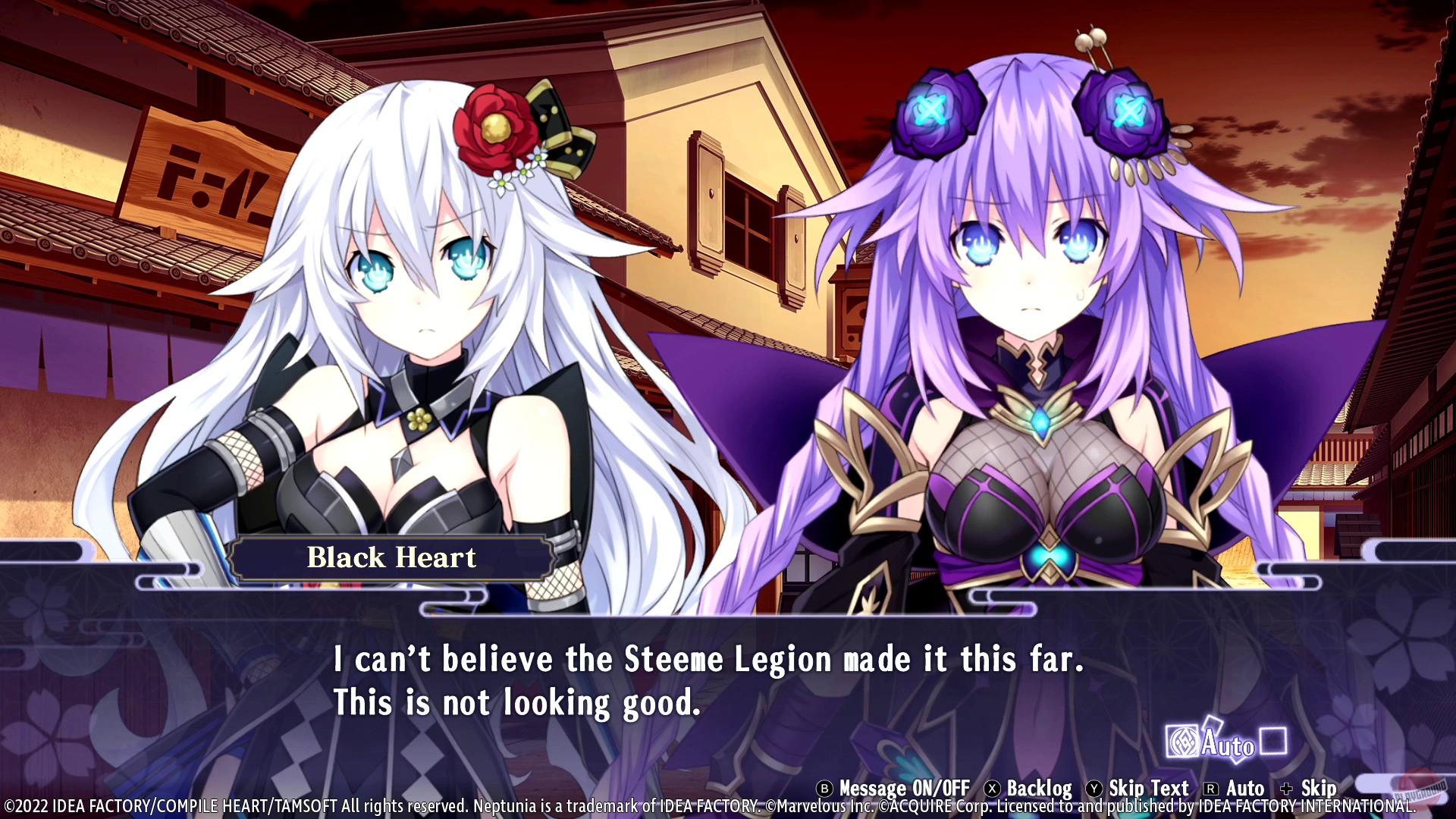Enable Auto text mode

coord(1245,788)
